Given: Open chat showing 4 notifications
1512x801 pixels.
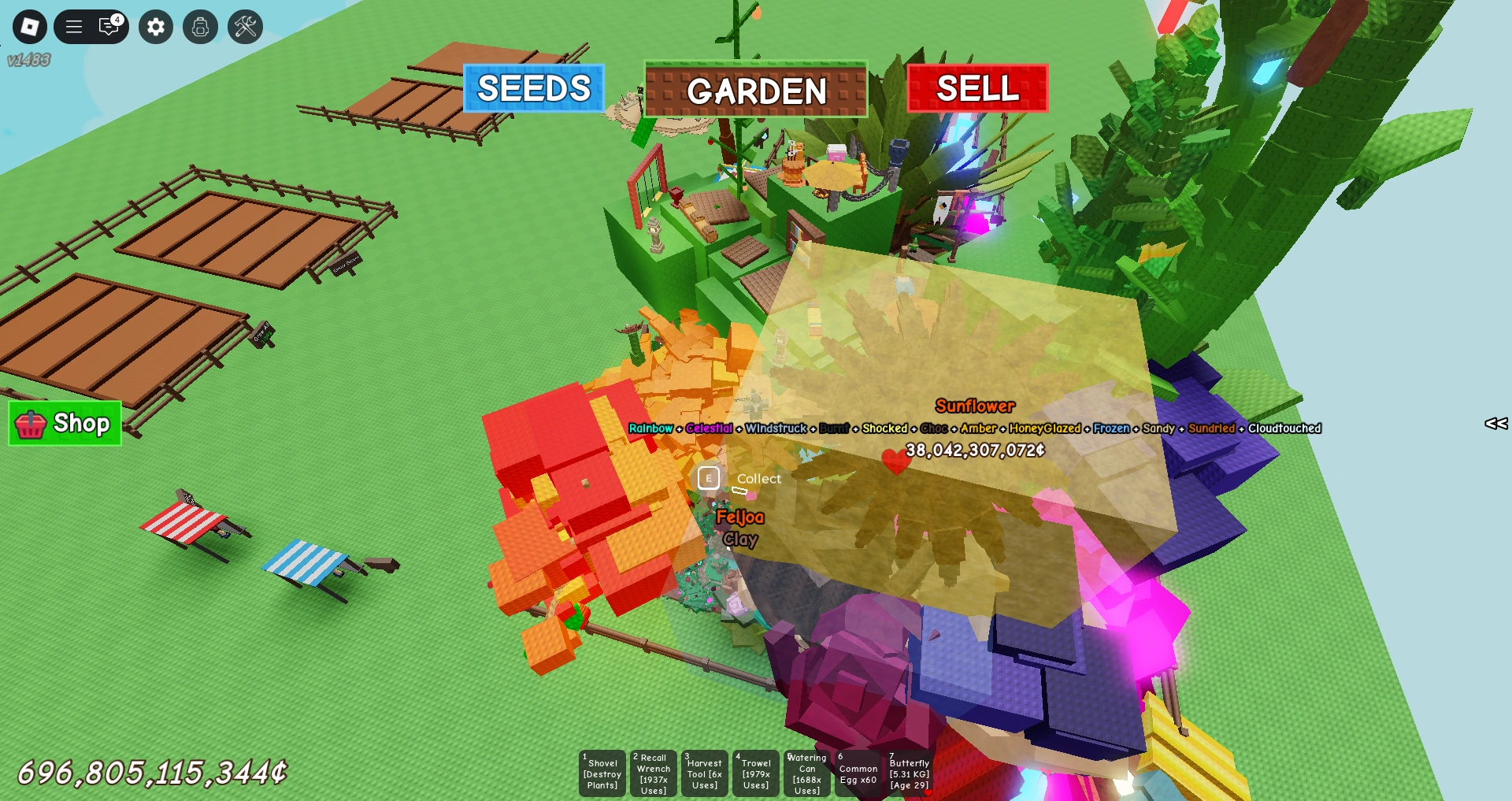Looking at the screenshot, I should 109,26.
